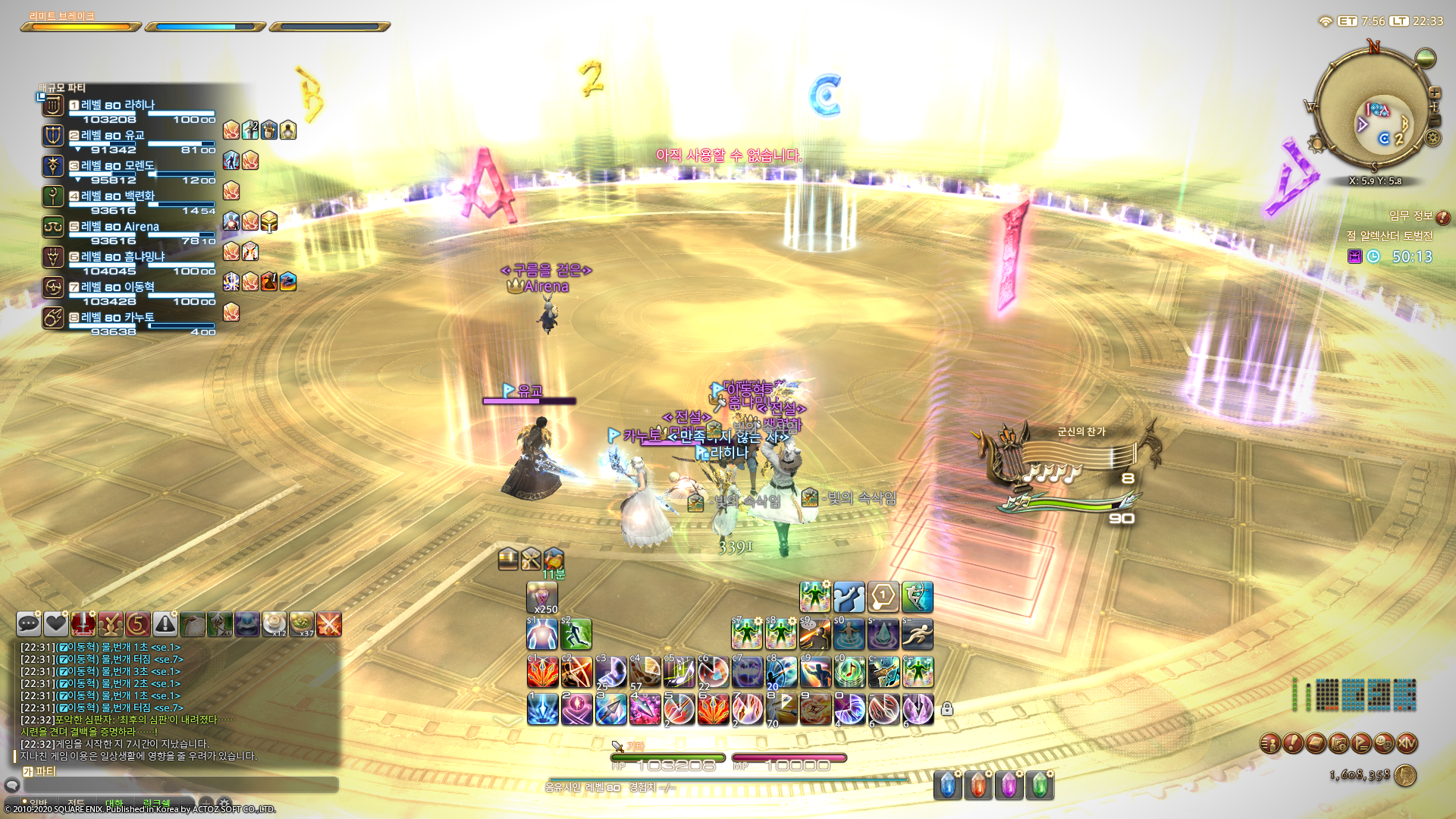
Task: Toggle the hotbar lock padlock
Action: [946, 709]
